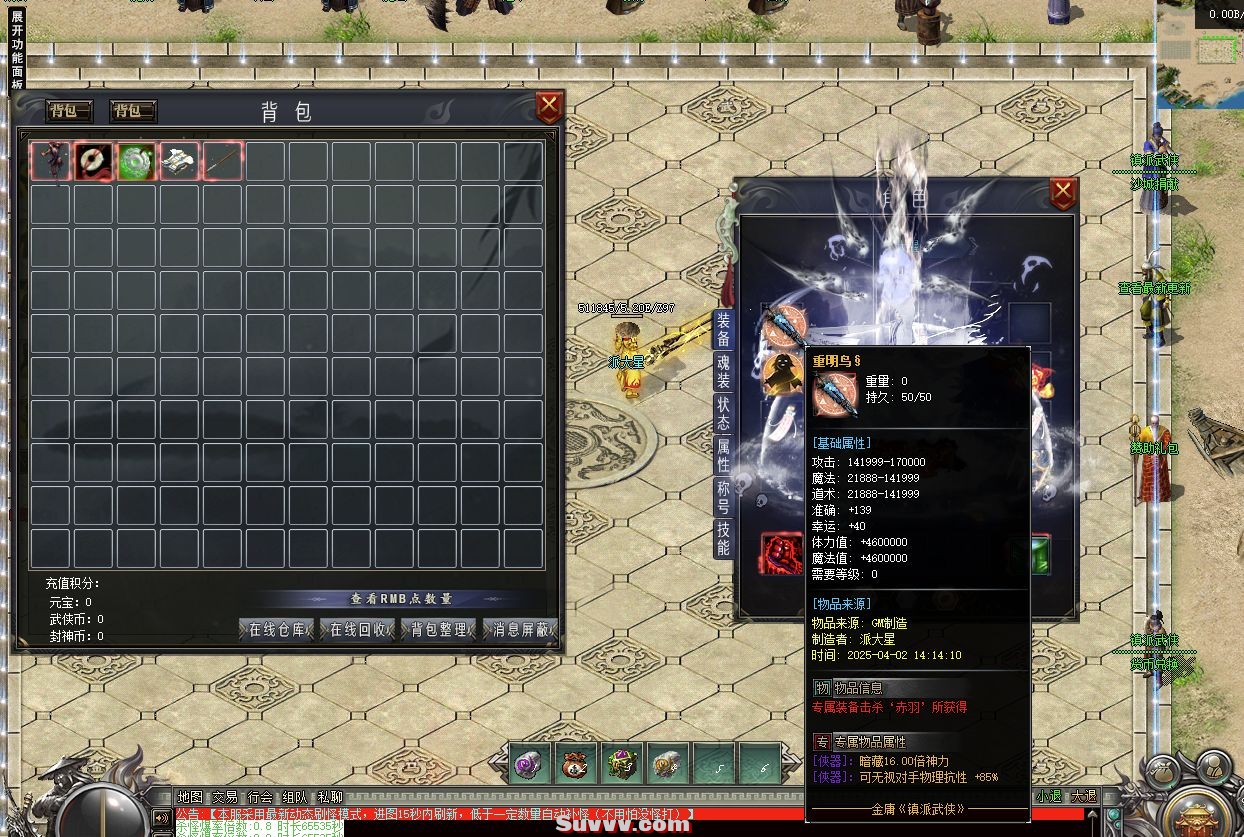Toggle the 消息屏蔽 message blocking
The height and width of the screenshot is (837, 1244).
(520, 630)
